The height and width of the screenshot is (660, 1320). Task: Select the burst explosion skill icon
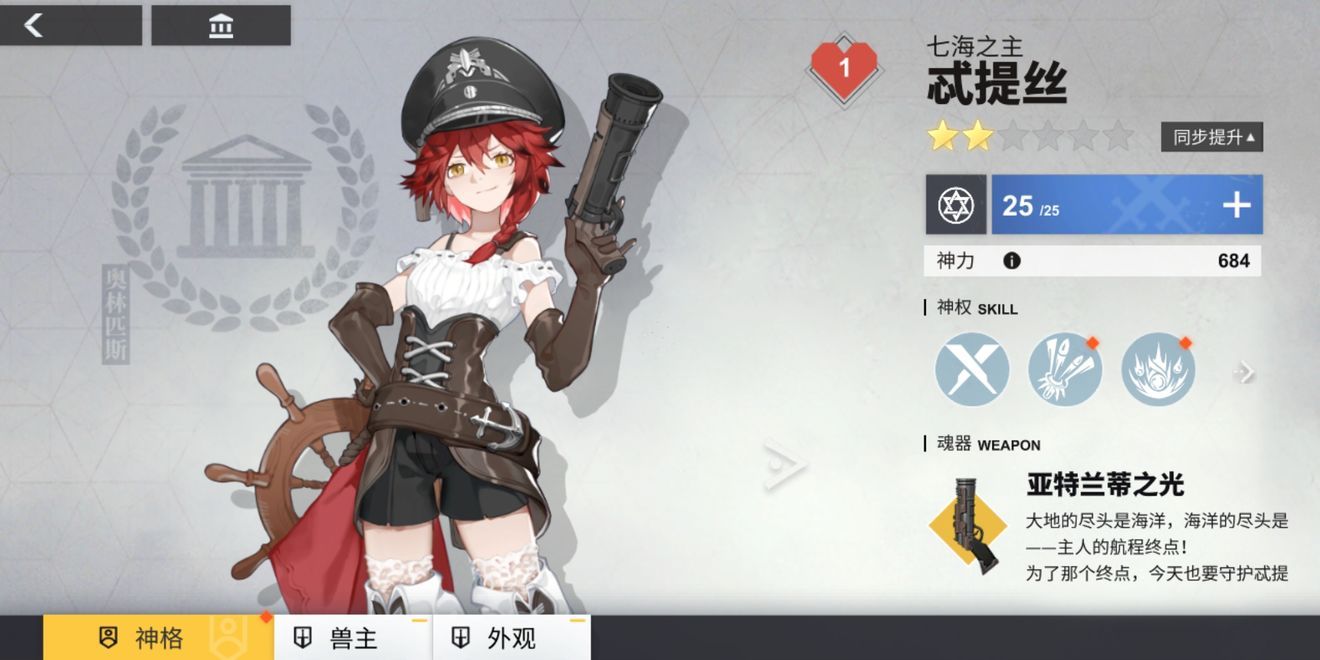click(x=1158, y=370)
